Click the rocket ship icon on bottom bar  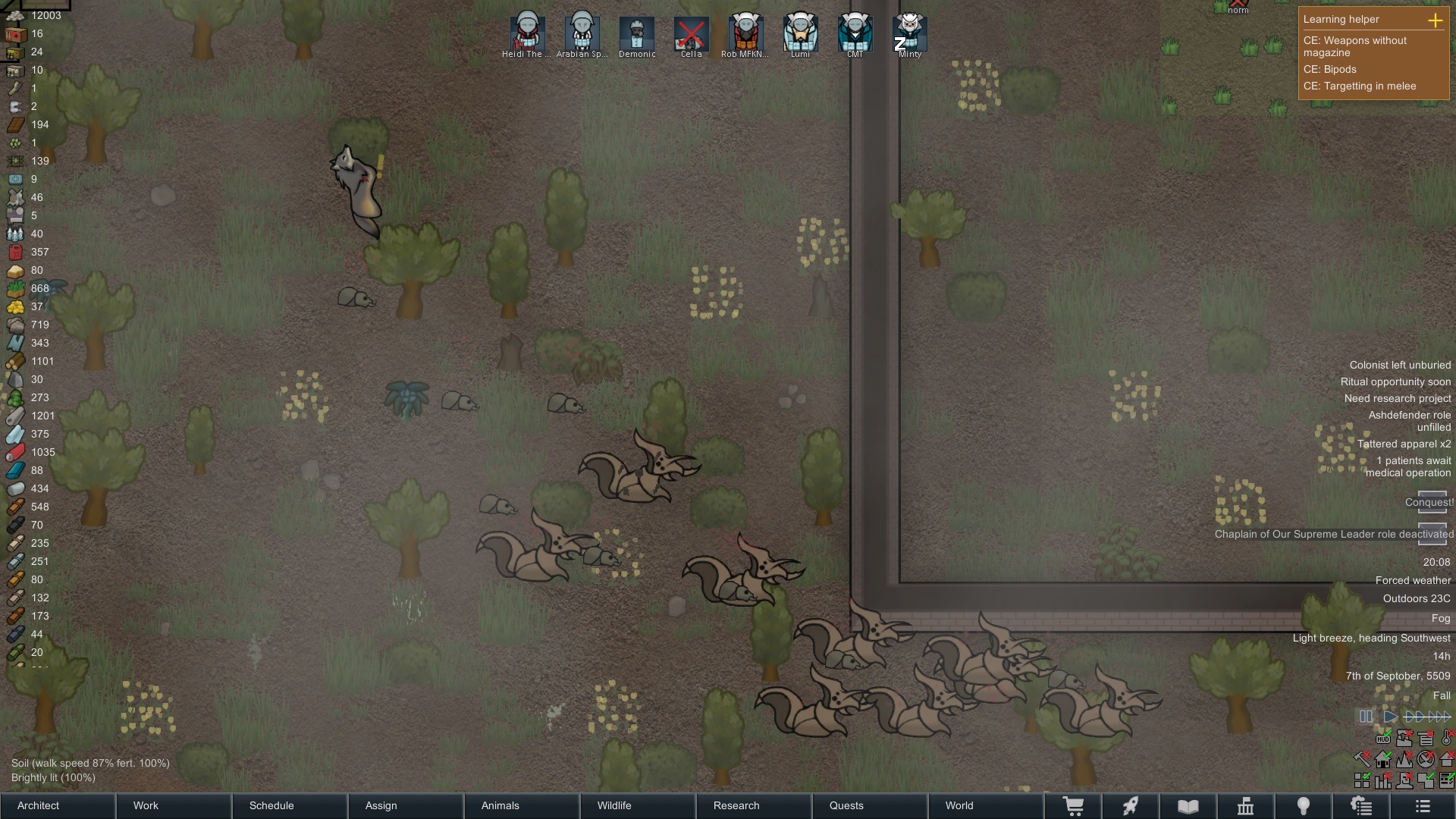[x=1130, y=805]
